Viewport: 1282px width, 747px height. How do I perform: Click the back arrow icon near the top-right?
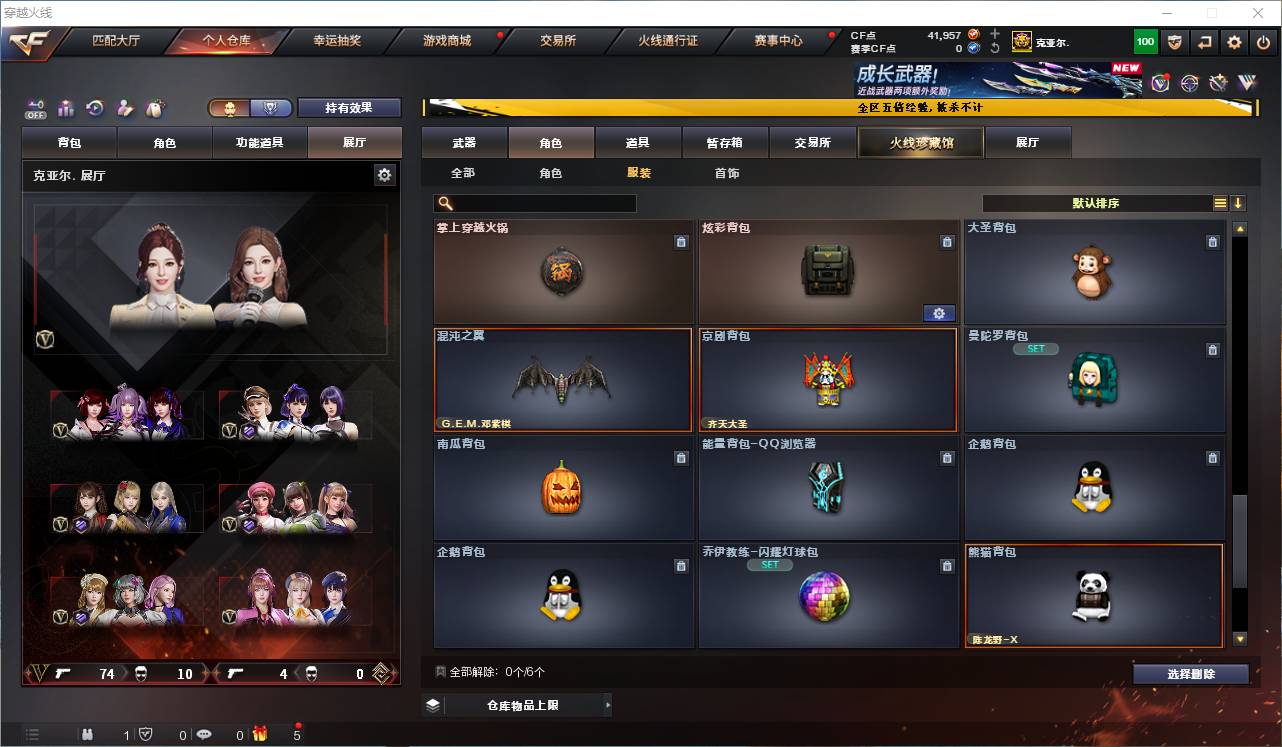[1204, 41]
